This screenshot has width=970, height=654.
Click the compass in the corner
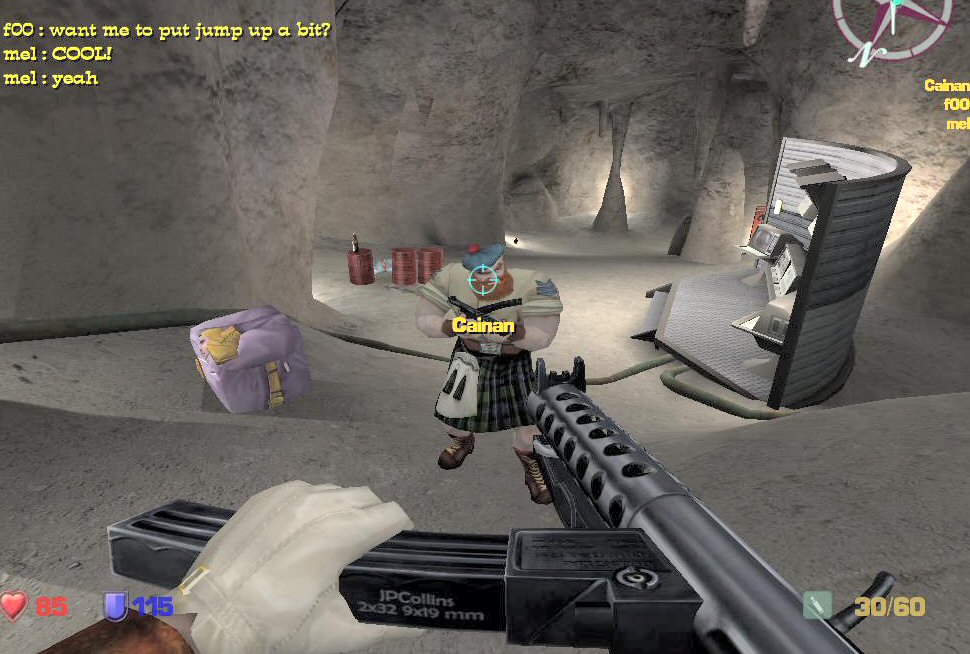tap(891, 24)
